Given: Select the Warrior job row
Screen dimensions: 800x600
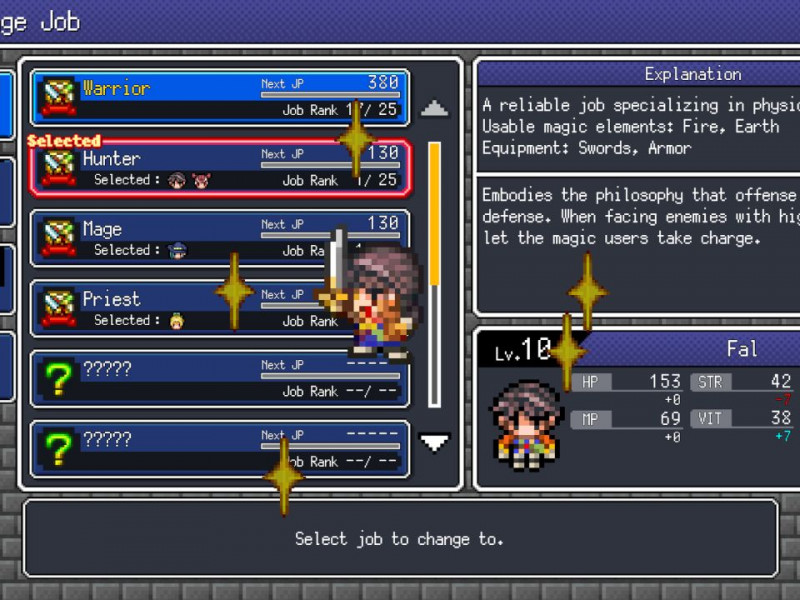Looking at the screenshot, I should point(220,97).
